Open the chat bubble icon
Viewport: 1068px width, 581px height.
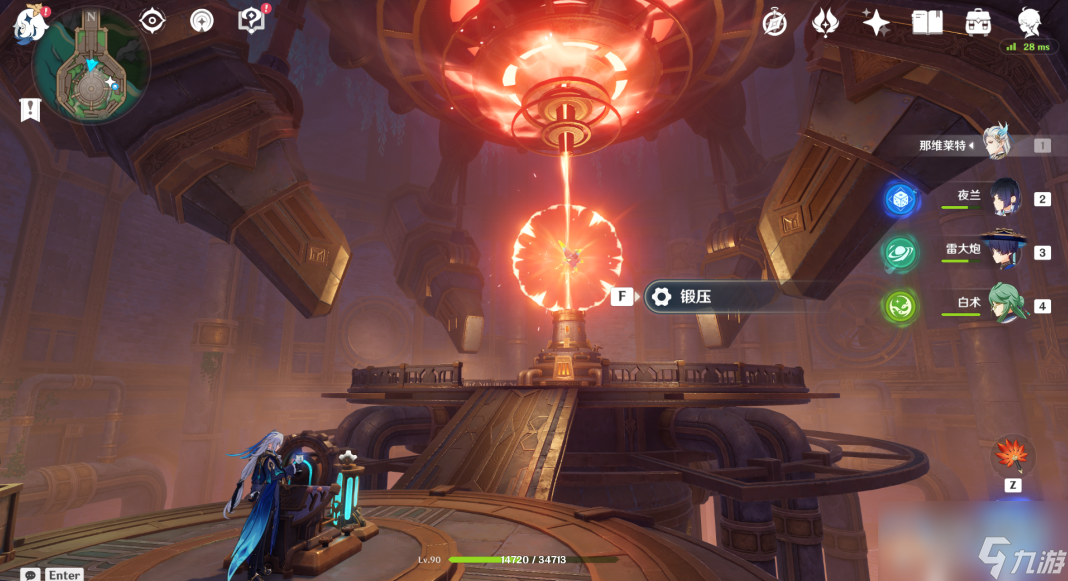[31, 574]
